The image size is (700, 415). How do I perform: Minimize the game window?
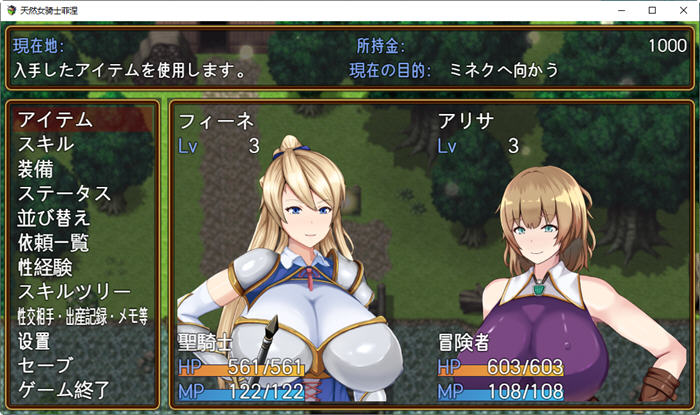tap(620, 10)
